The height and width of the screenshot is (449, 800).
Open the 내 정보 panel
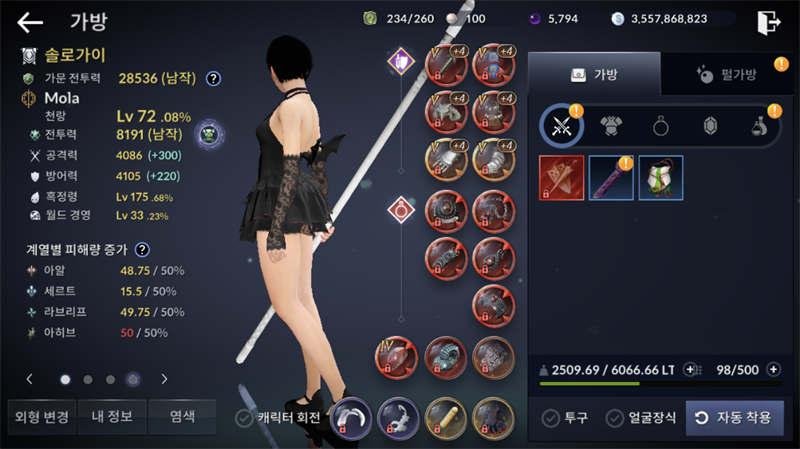click(110, 416)
